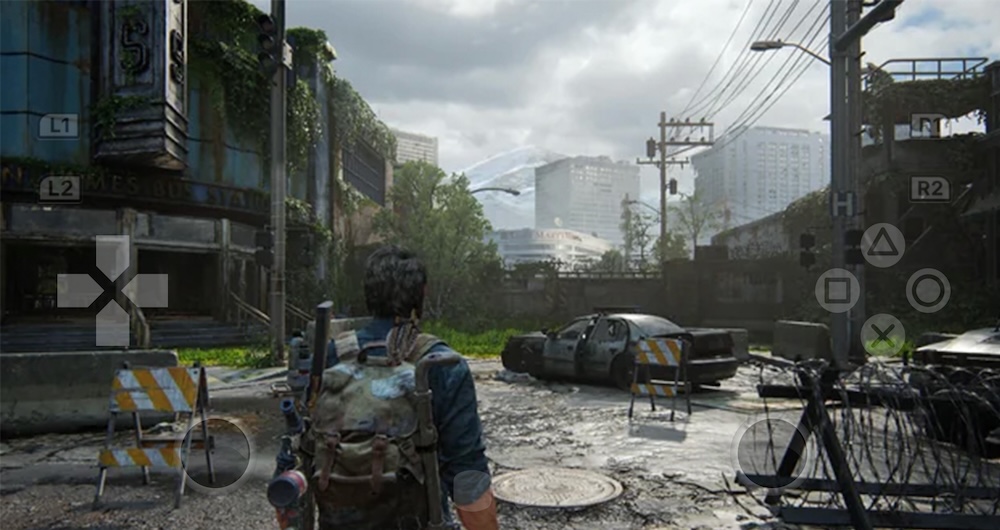Tap the on-screen L2 trigger button
Viewport: 1000px width, 530px height.
[59, 188]
